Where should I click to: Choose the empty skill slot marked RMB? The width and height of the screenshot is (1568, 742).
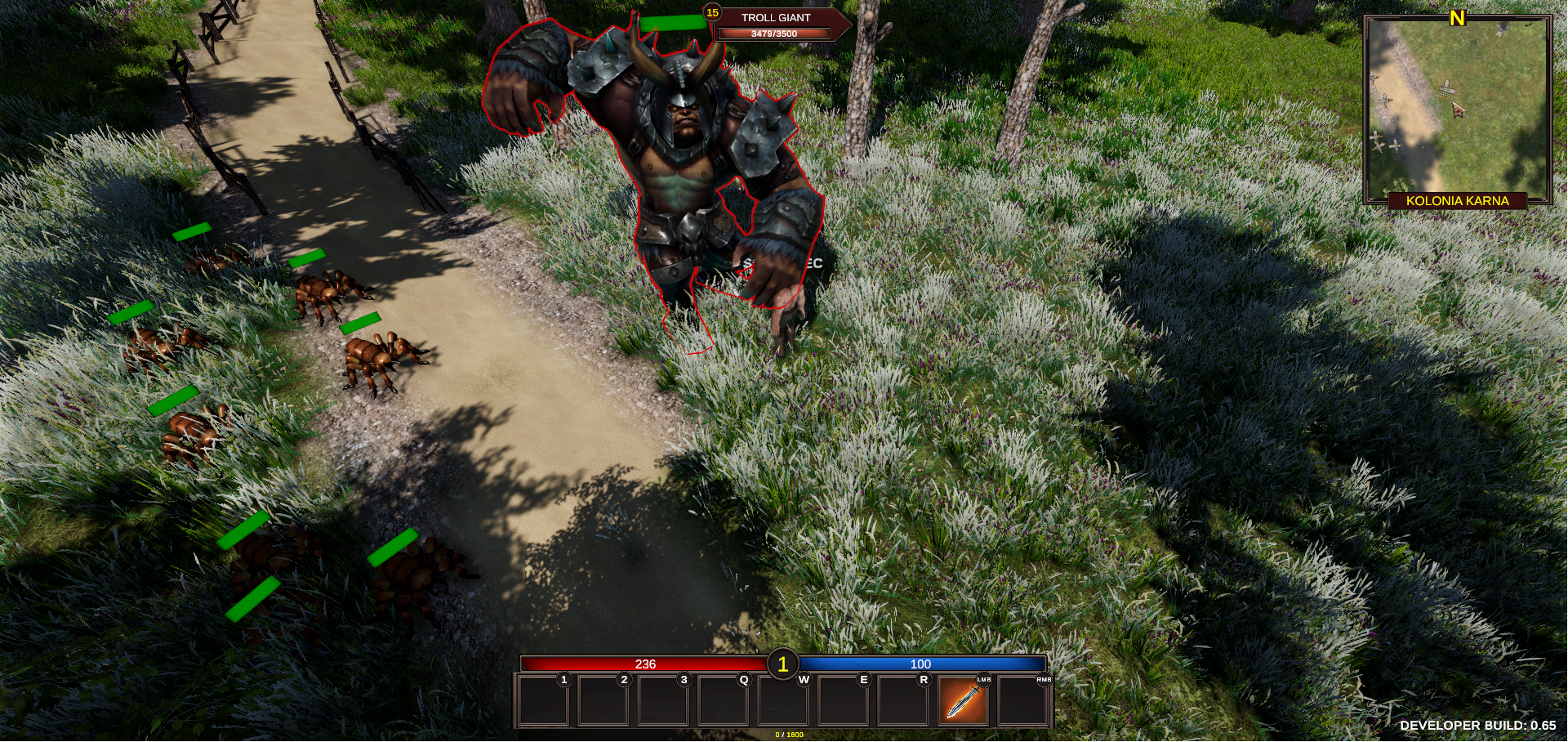coord(1022,701)
